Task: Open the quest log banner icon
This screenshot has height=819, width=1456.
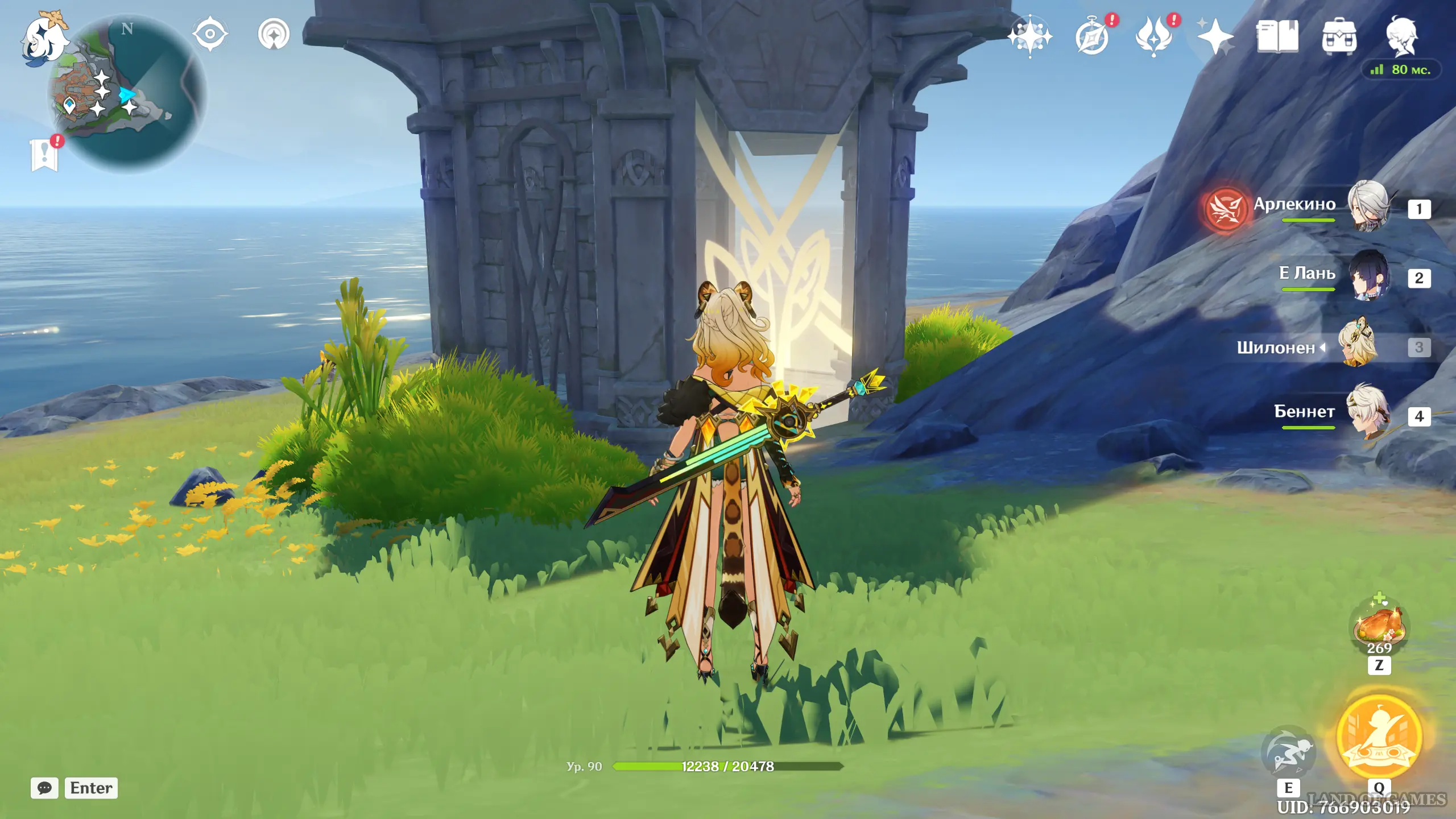Action: point(44,154)
